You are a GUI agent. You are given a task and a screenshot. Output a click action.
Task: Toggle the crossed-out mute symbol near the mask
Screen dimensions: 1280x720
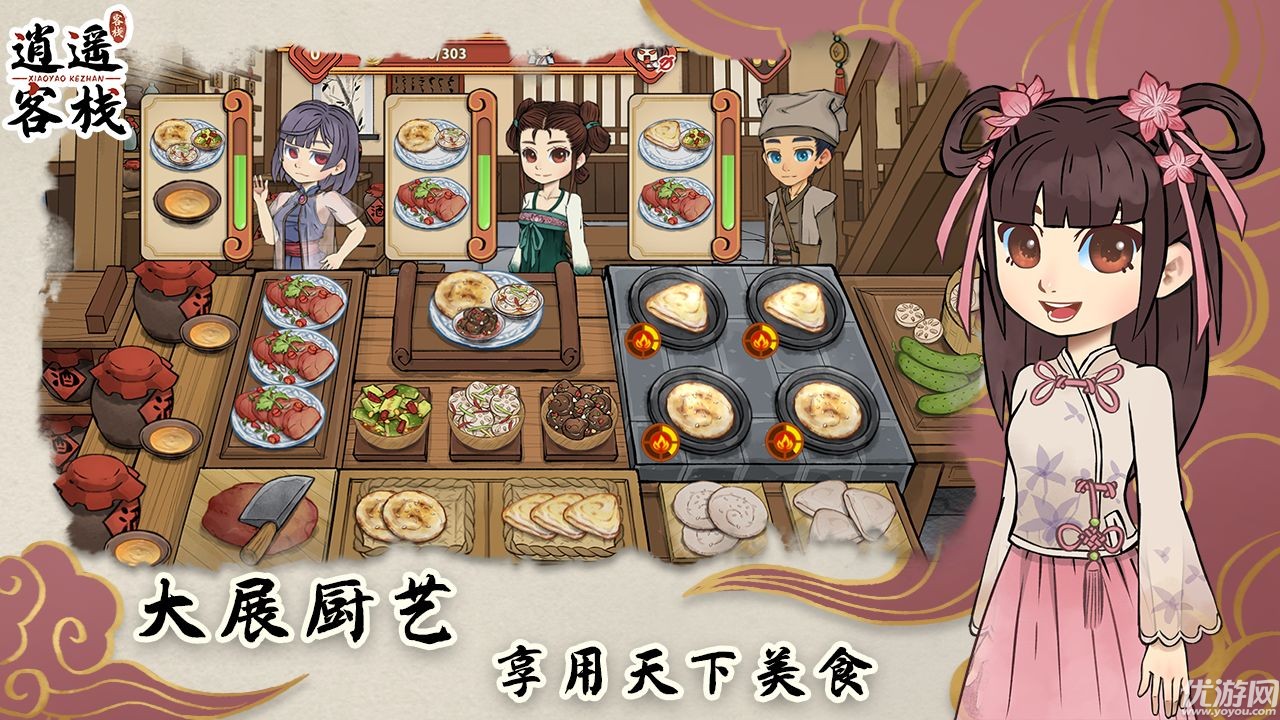668,63
